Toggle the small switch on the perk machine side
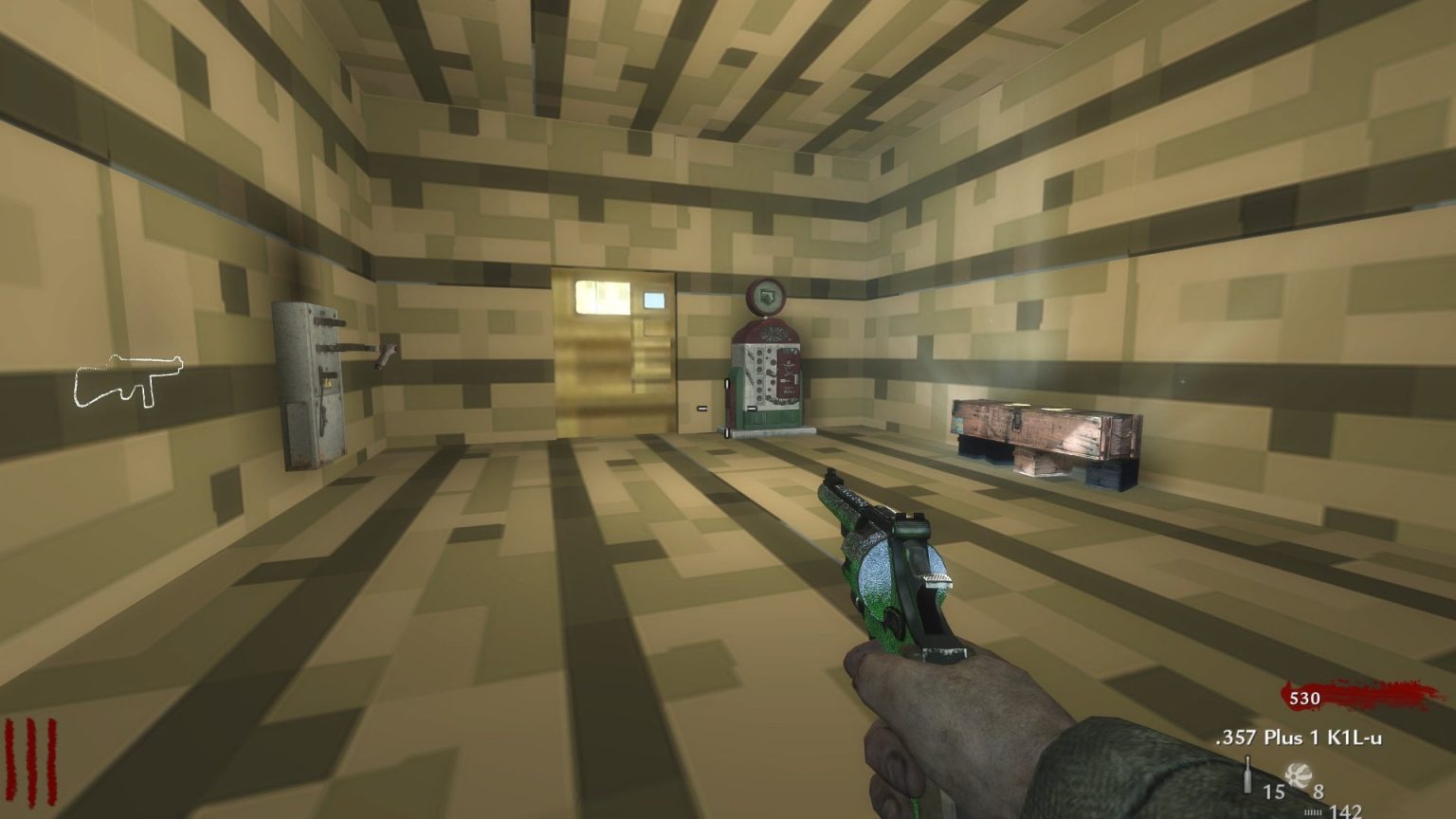Screen dimensions: 1456x819 [727, 382]
